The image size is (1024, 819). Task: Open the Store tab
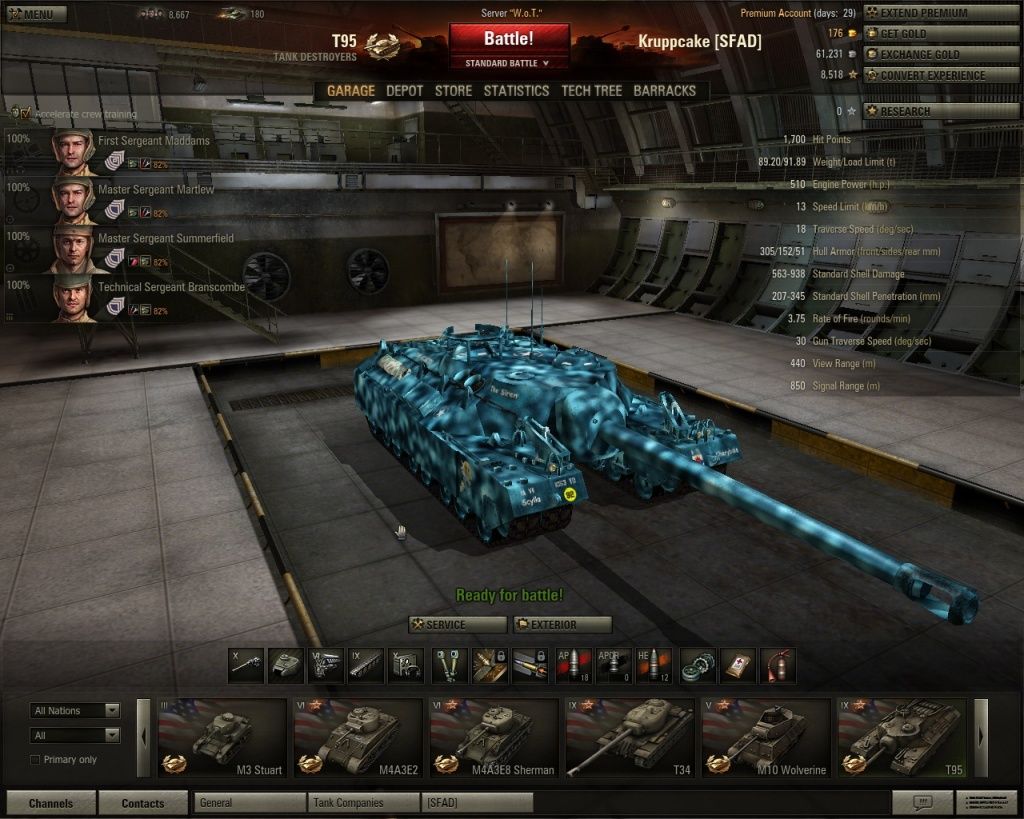[453, 90]
